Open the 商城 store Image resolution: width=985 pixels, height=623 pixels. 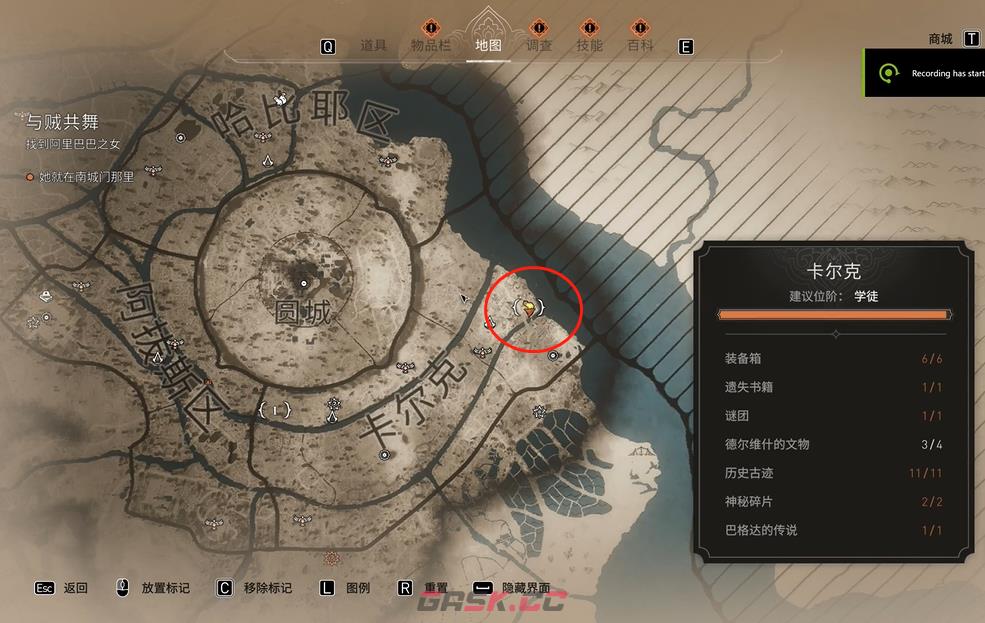click(x=940, y=39)
